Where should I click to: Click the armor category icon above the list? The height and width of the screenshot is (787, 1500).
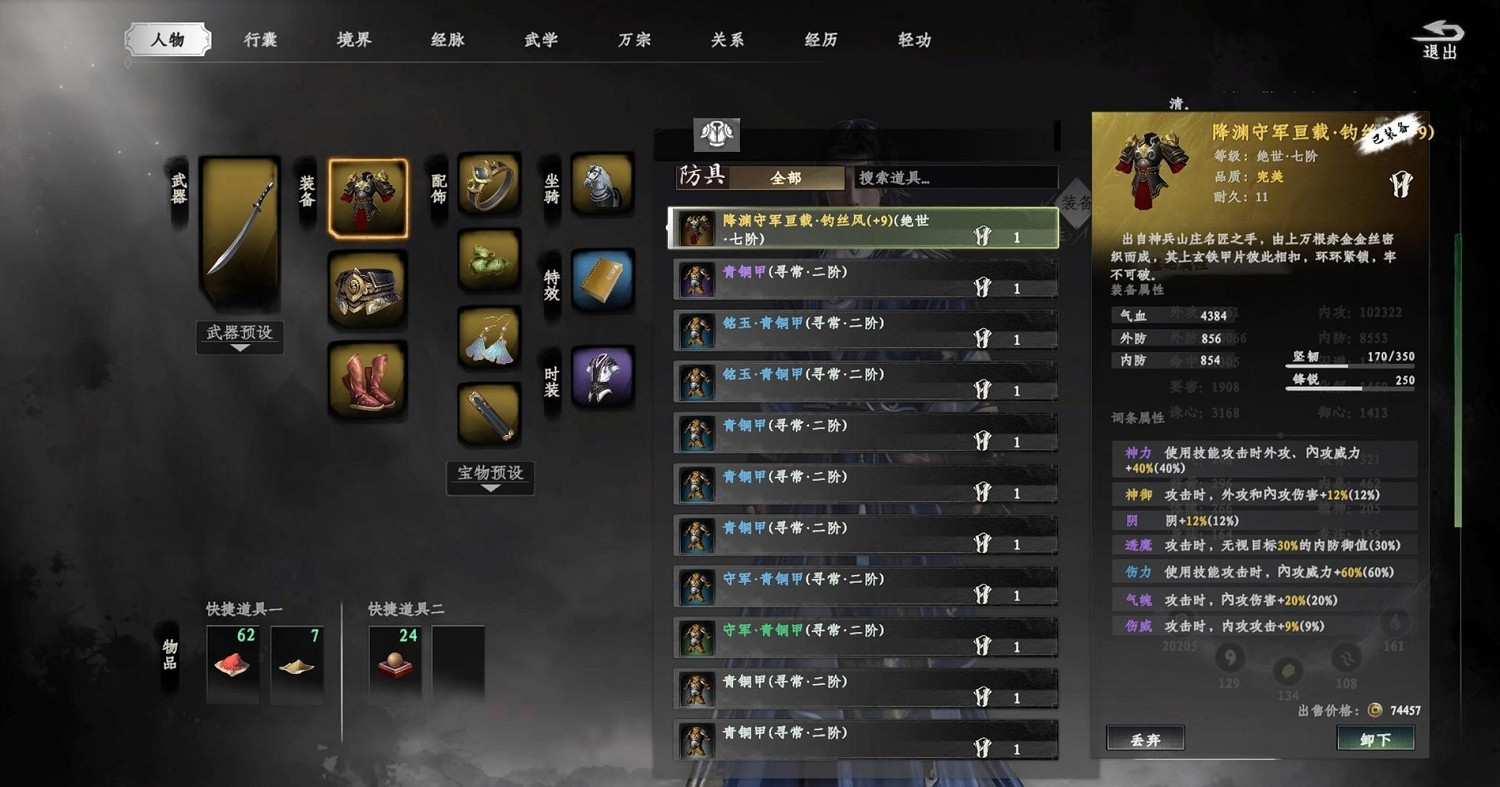click(717, 134)
